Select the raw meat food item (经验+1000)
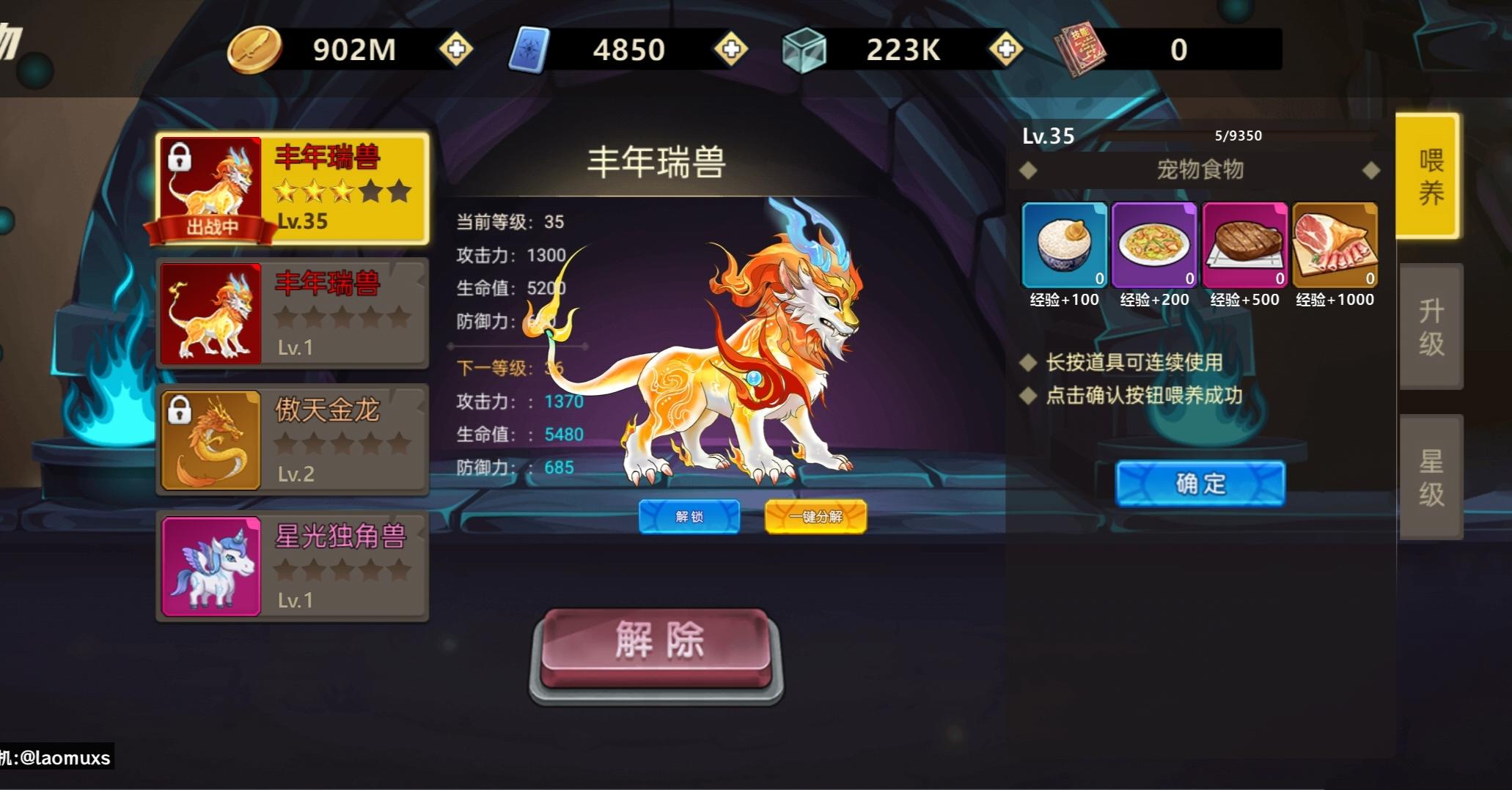 point(1335,246)
